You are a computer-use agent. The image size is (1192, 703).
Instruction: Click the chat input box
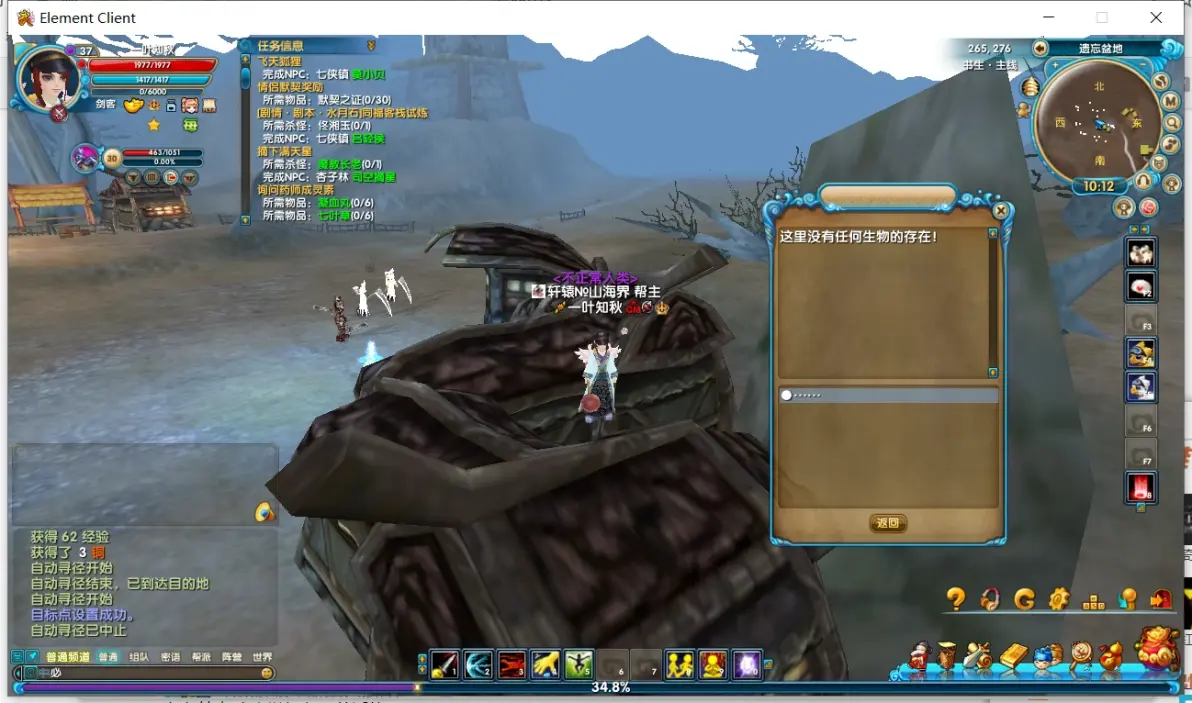pyautogui.click(x=150, y=673)
